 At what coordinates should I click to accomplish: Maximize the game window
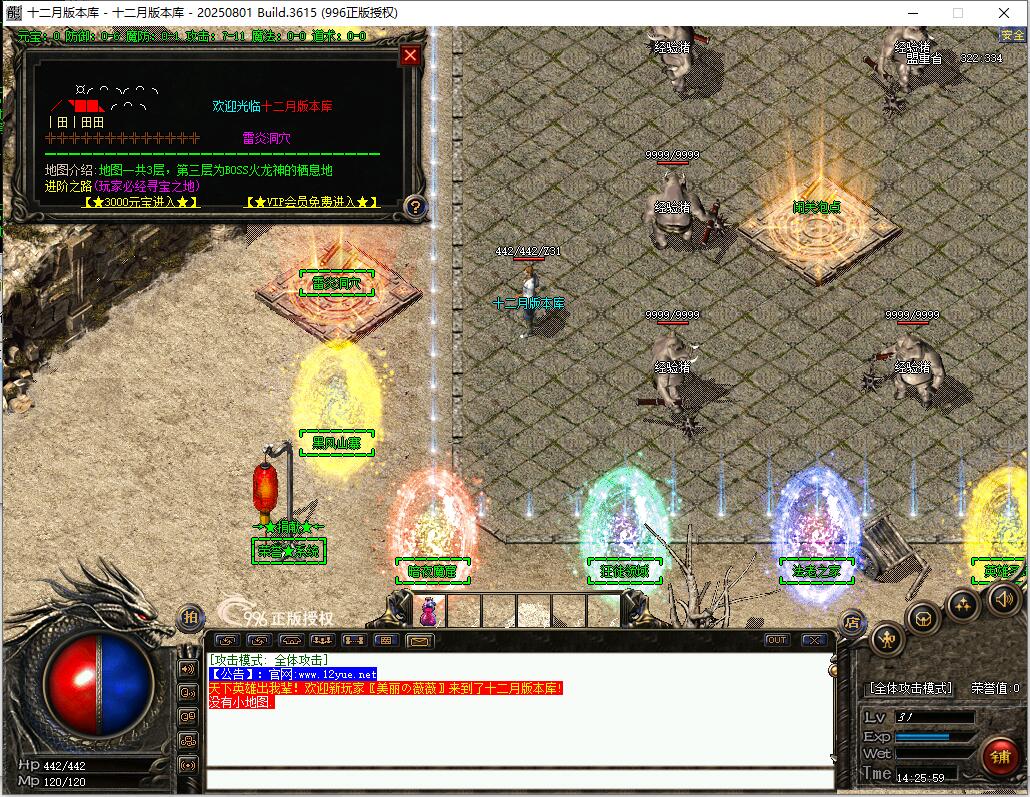pyautogui.click(x=957, y=13)
